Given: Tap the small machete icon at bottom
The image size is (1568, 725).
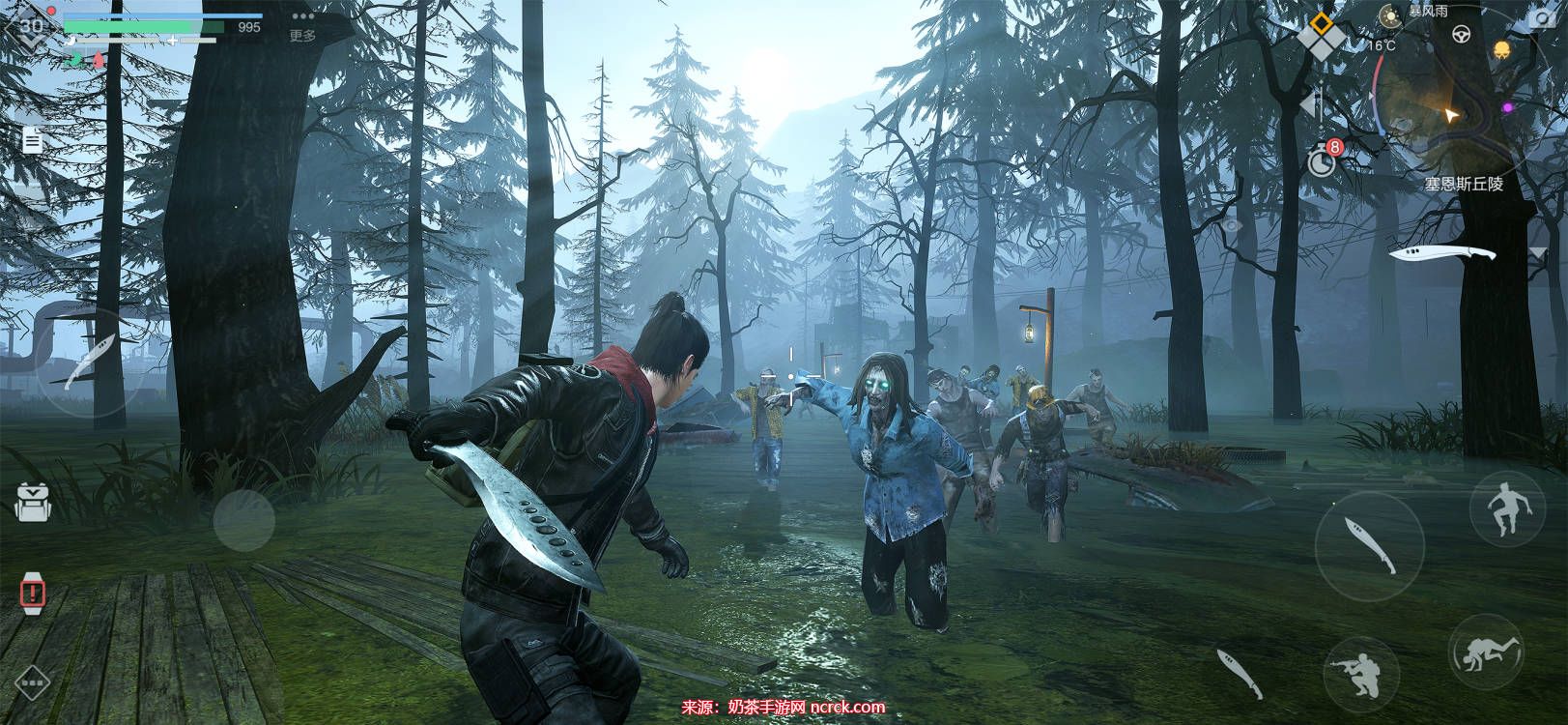Looking at the screenshot, I should (x=1238, y=673).
